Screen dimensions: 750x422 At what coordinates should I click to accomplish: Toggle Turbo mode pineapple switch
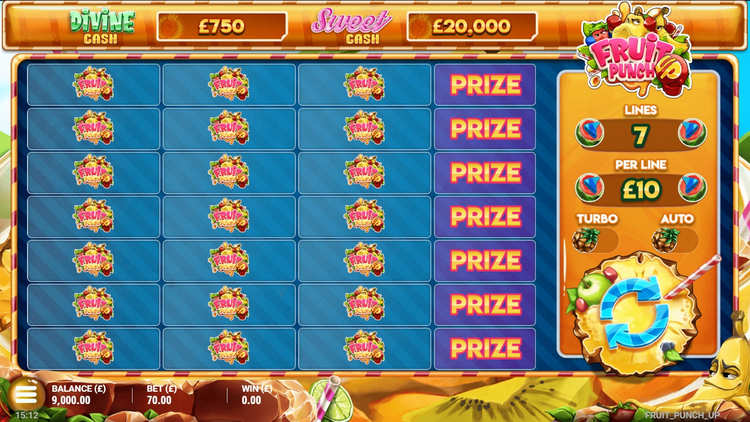[x=597, y=239]
